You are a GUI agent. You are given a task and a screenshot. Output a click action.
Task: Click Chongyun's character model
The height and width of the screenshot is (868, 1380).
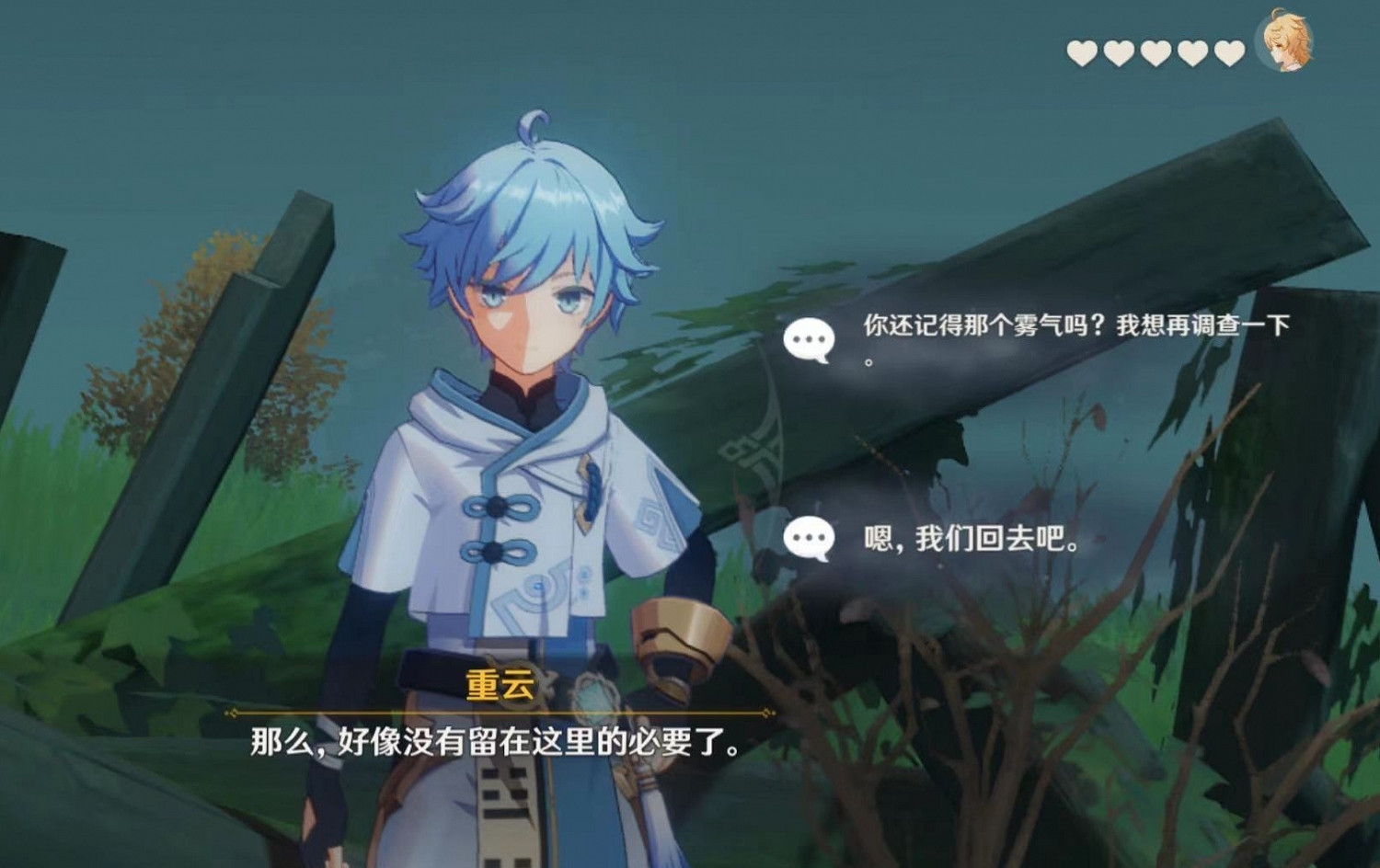pyautogui.click(x=524, y=414)
